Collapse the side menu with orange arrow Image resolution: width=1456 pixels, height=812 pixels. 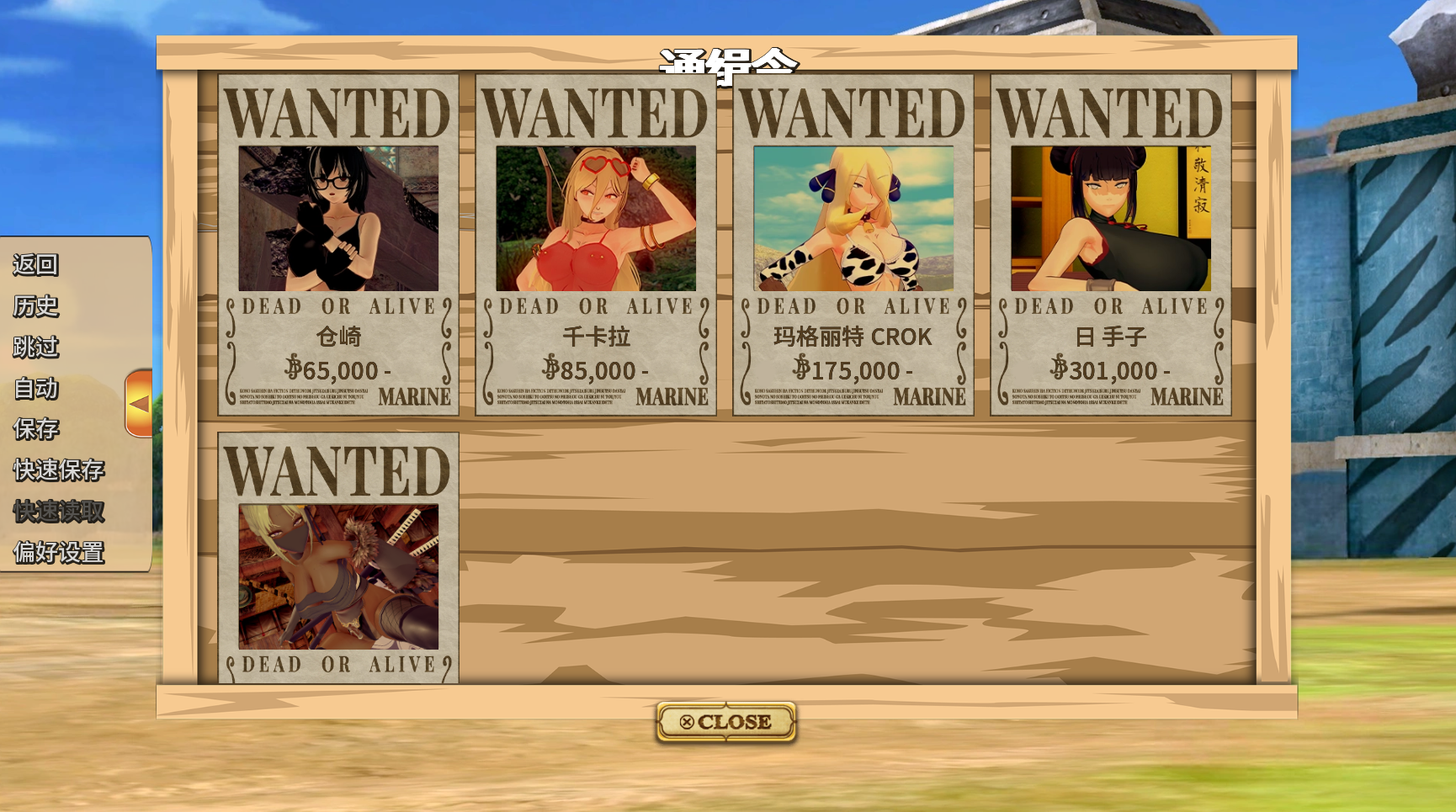pos(139,403)
